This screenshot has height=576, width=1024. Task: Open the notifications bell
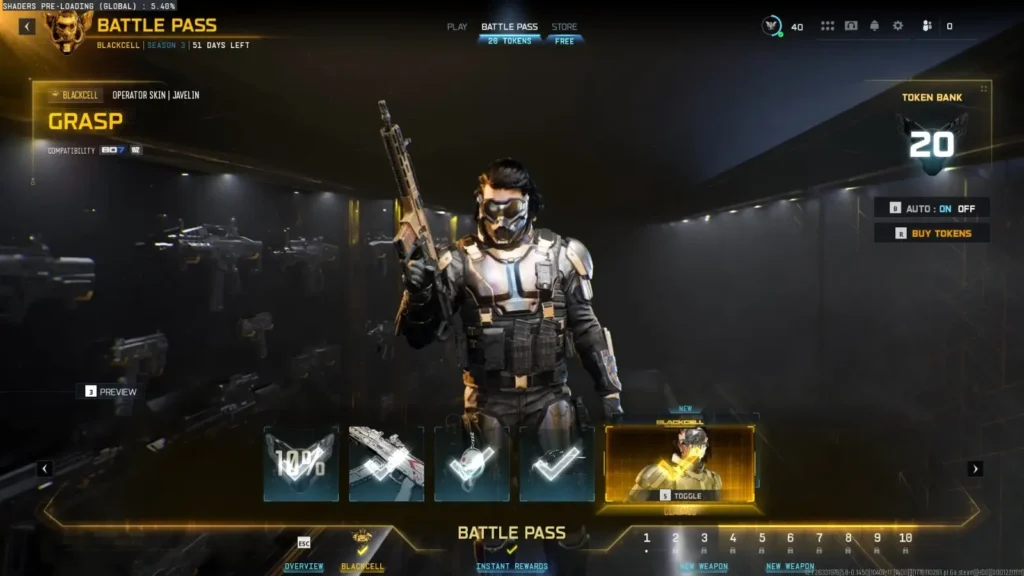pos(874,26)
